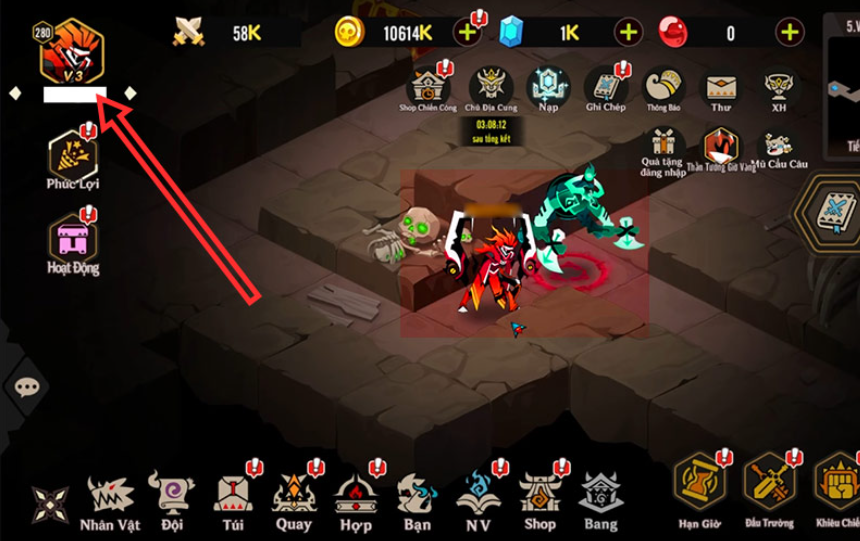This screenshot has width=860, height=541.
Task: Add more gold coins with plus button
Action: [467, 33]
